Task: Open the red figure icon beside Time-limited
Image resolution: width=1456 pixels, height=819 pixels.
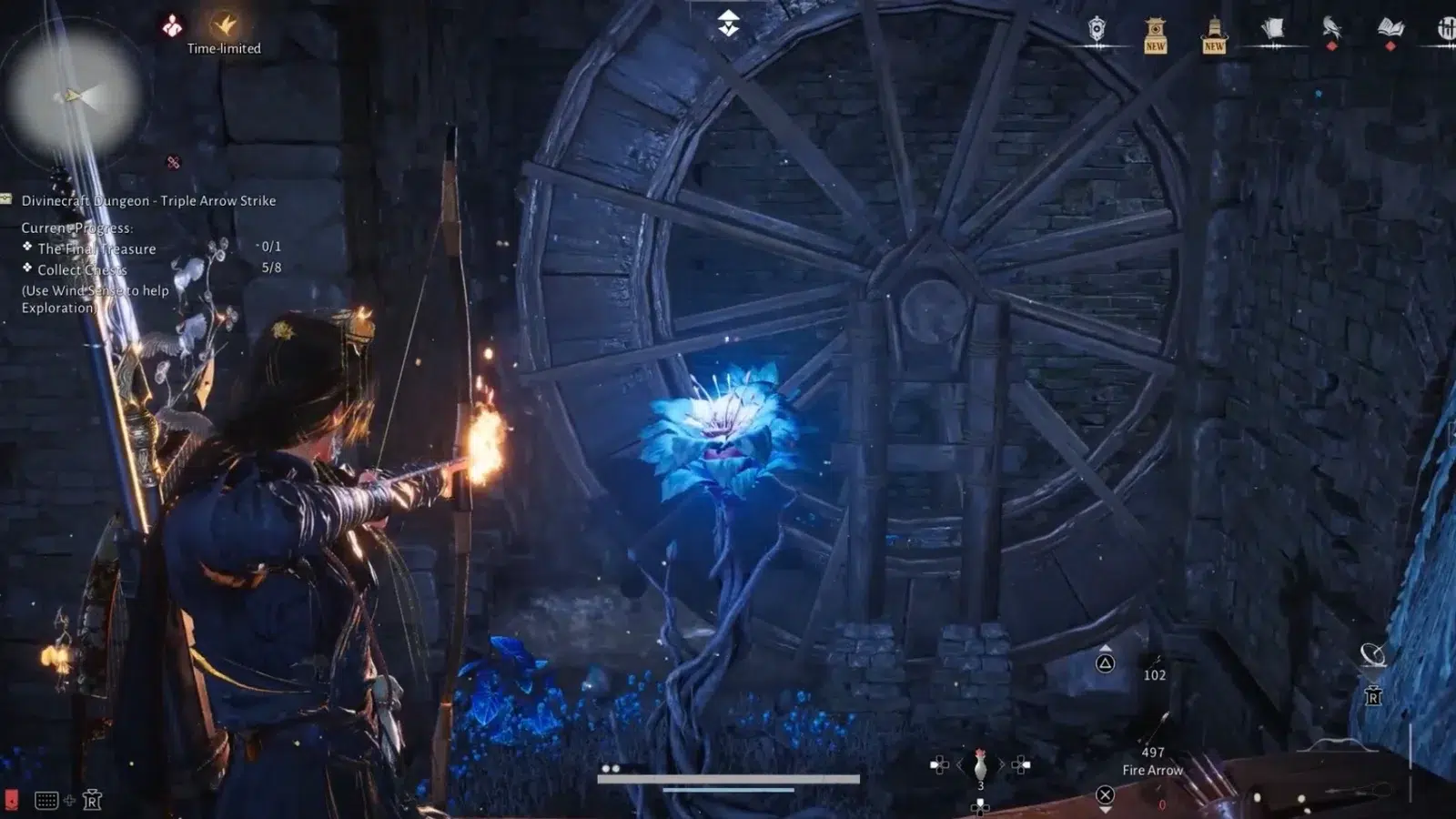Action: pos(171,26)
